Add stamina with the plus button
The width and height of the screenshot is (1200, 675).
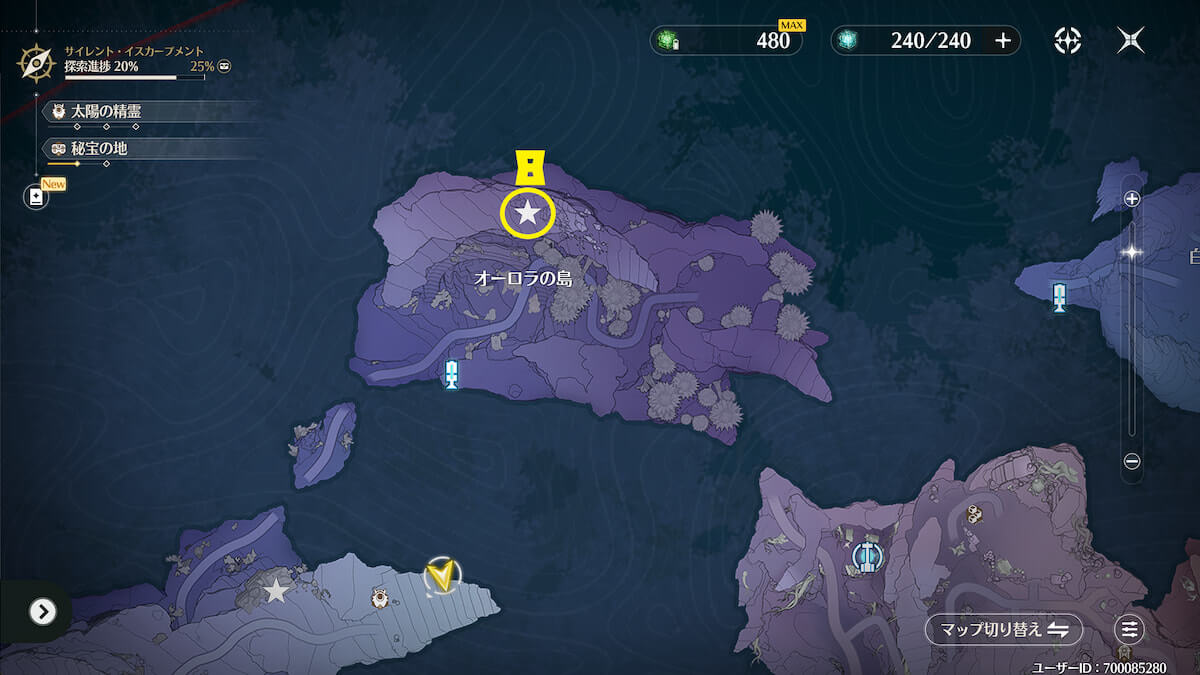[1003, 40]
